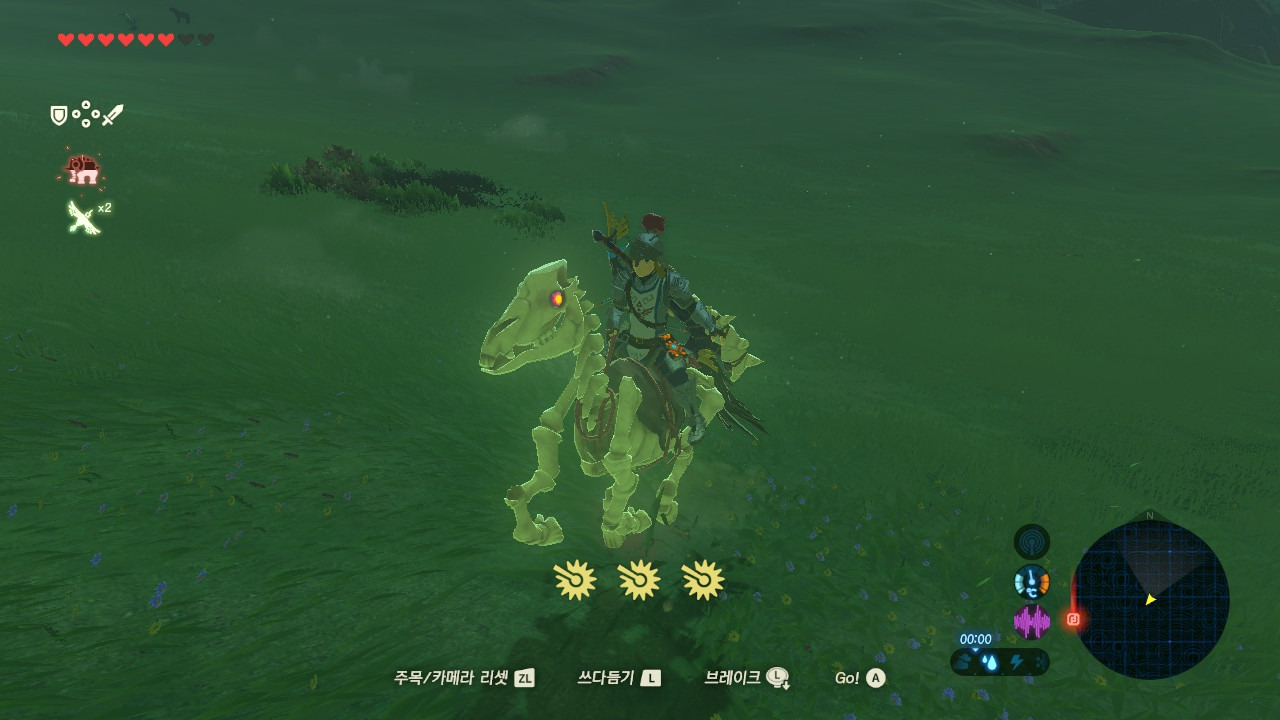
Task: Click the purple noise meter icon
Action: coord(1032,621)
